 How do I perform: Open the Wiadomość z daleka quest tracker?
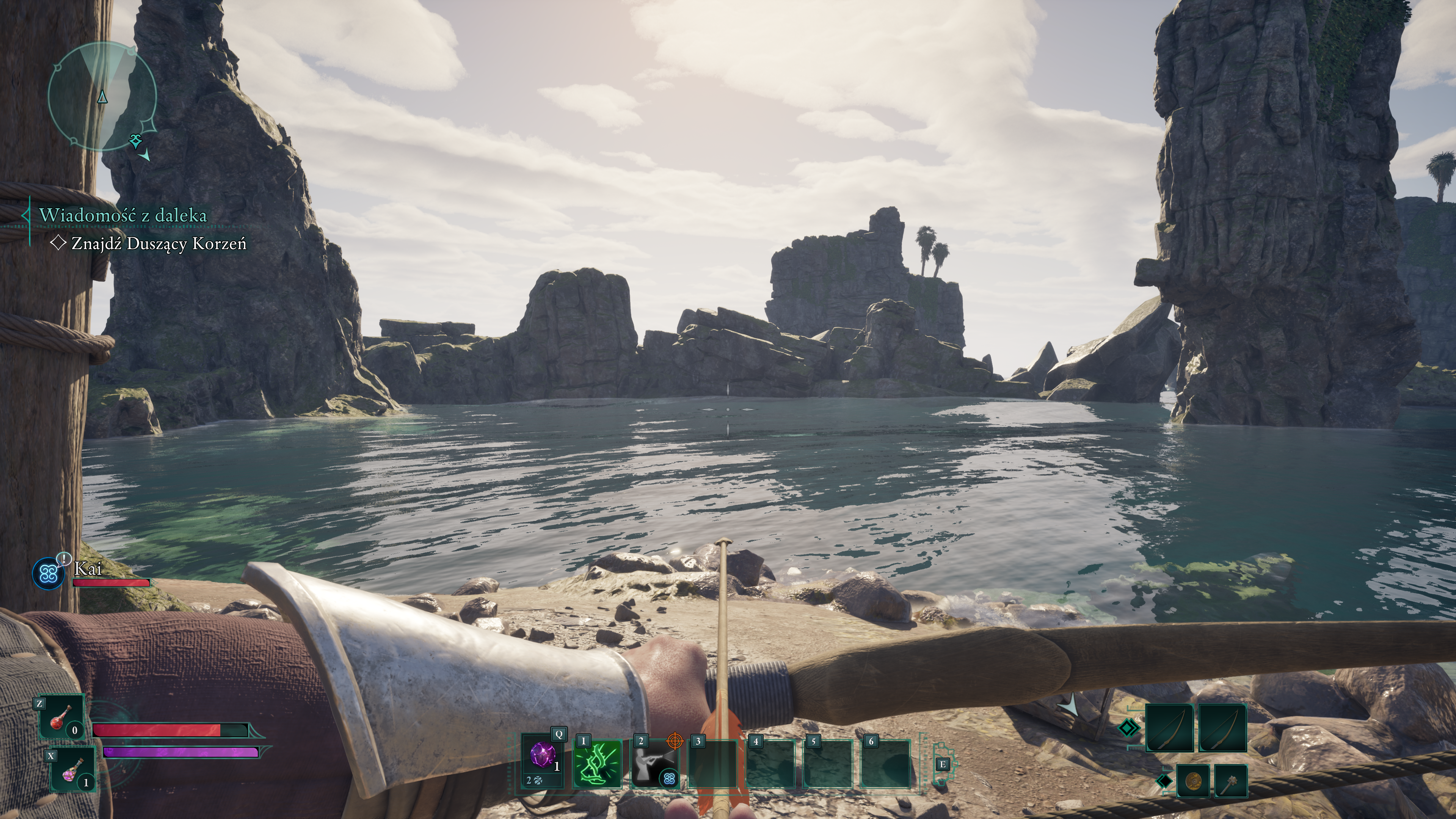pyautogui.click(x=122, y=215)
